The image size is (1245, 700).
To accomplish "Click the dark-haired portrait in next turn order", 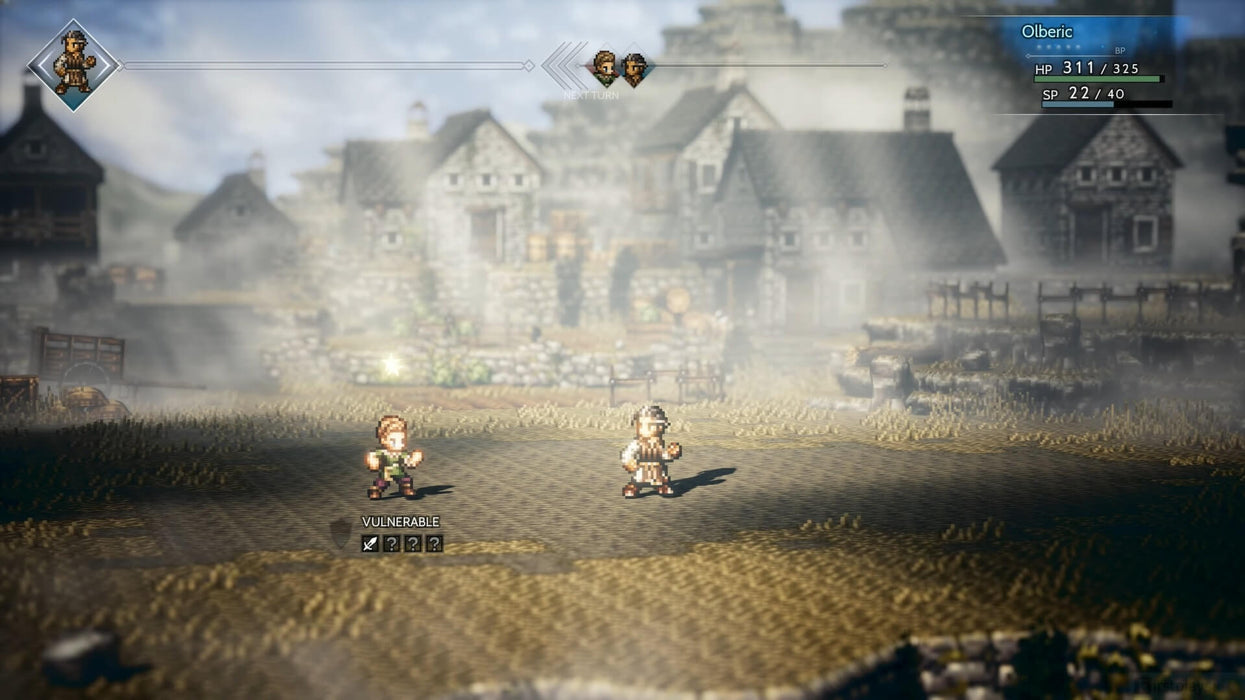I will [x=634, y=68].
